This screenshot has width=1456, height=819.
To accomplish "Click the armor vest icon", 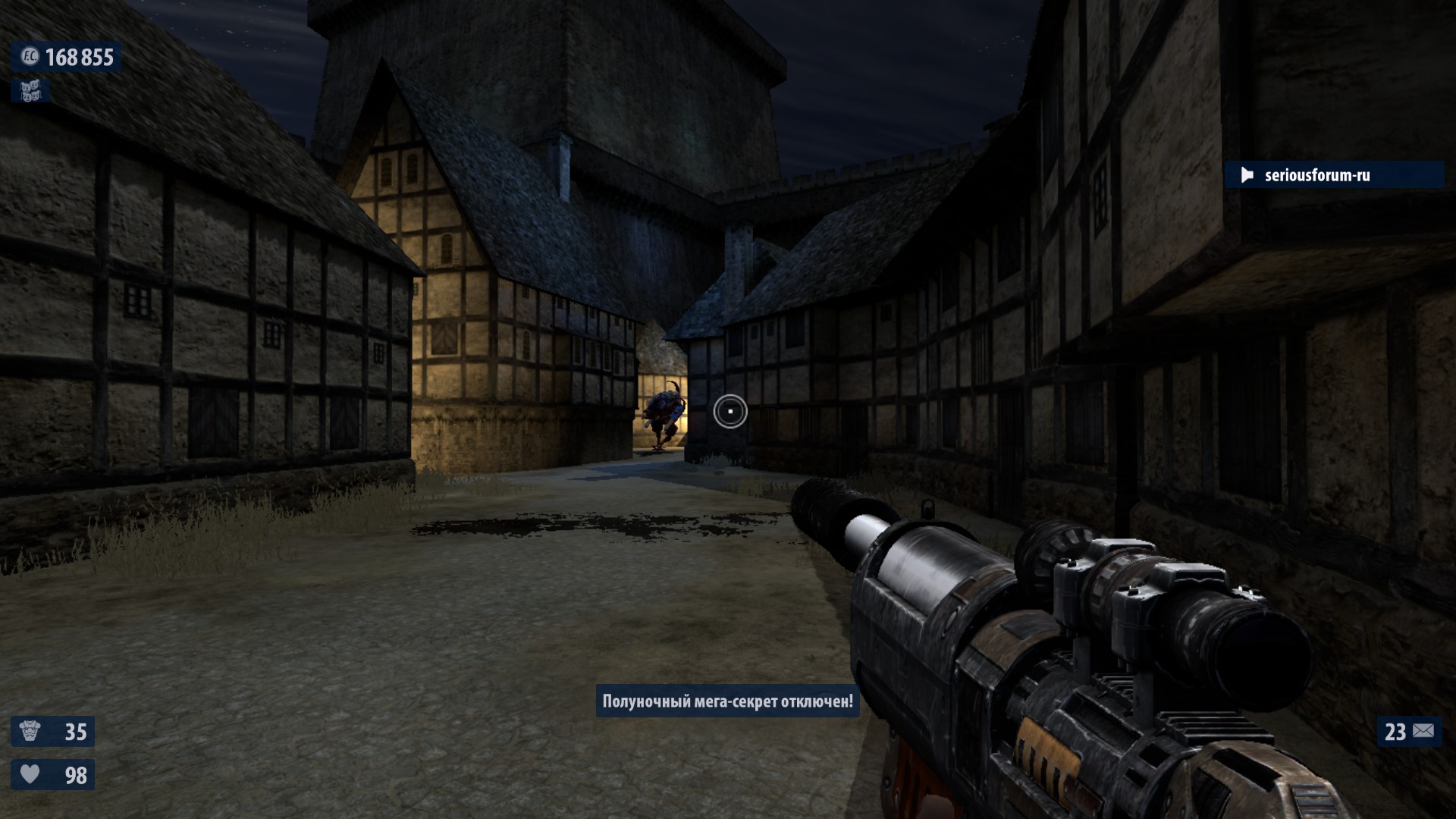I will pyautogui.click(x=30, y=731).
